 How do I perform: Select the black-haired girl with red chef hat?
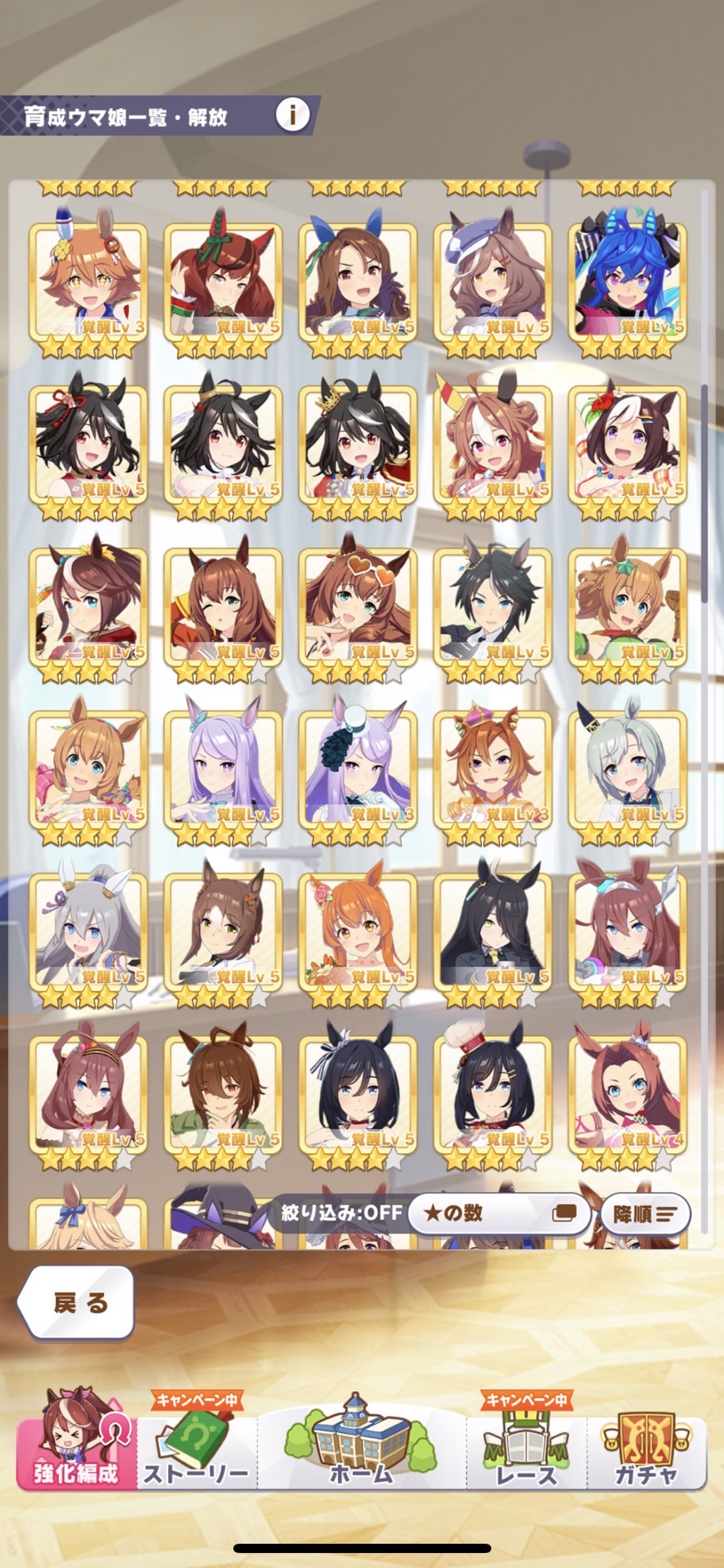tap(493, 1091)
